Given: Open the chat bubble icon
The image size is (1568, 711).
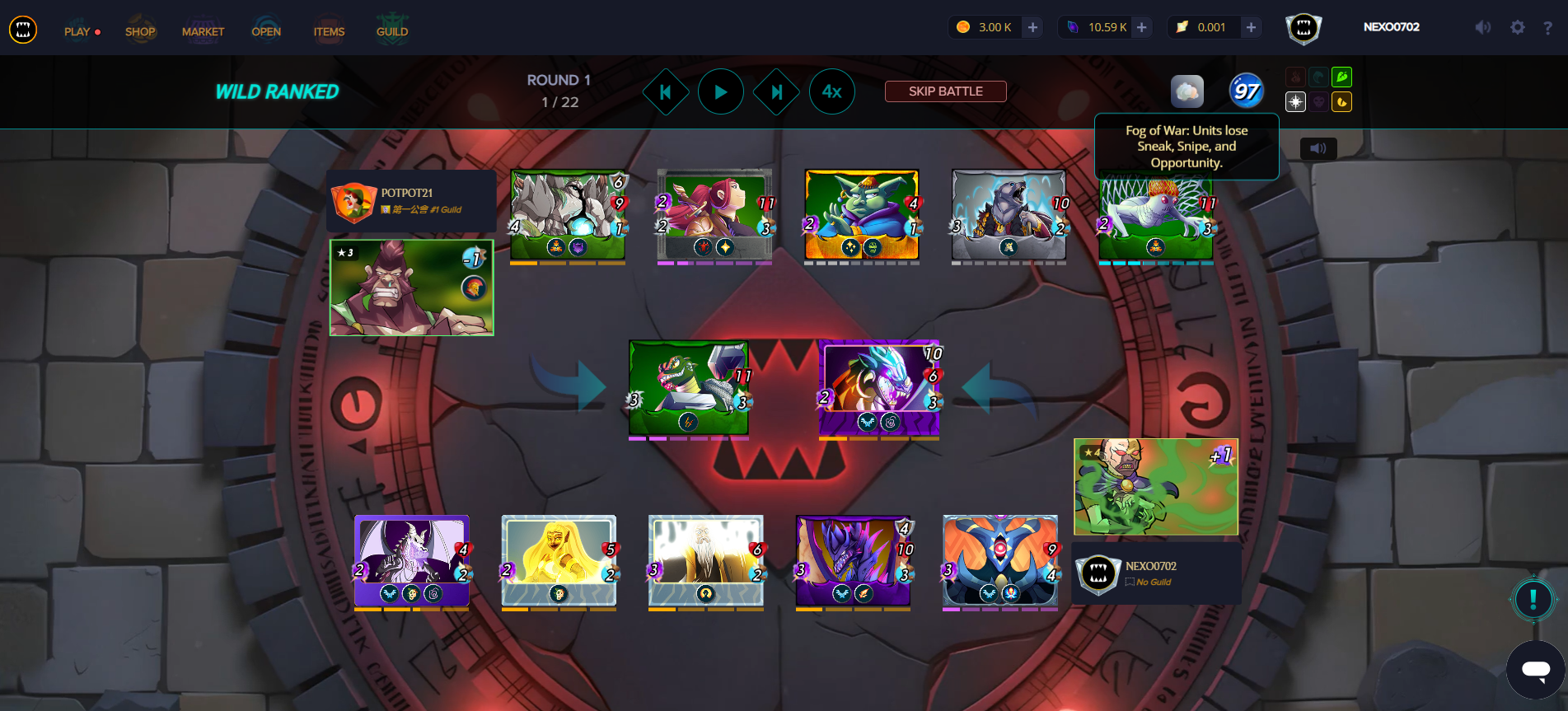Looking at the screenshot, I should point(1533,669).
